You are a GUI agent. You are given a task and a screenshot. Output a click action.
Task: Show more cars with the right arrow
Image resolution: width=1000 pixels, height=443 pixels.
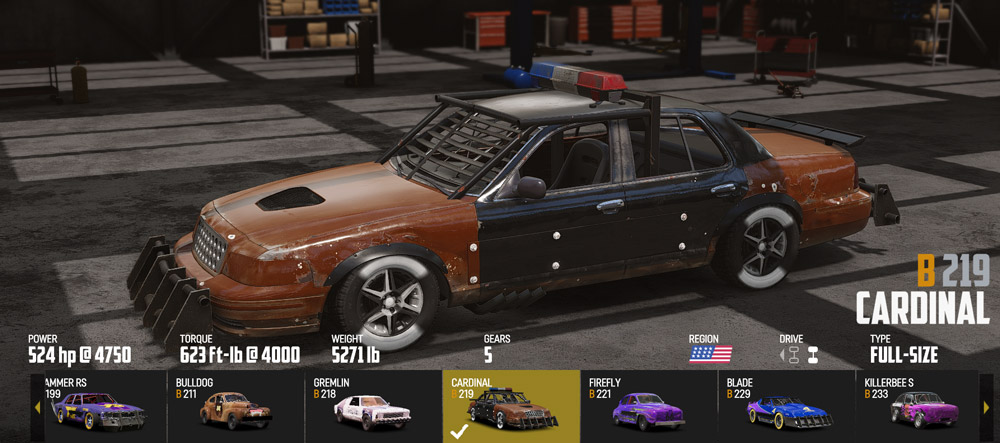[986, 407]
